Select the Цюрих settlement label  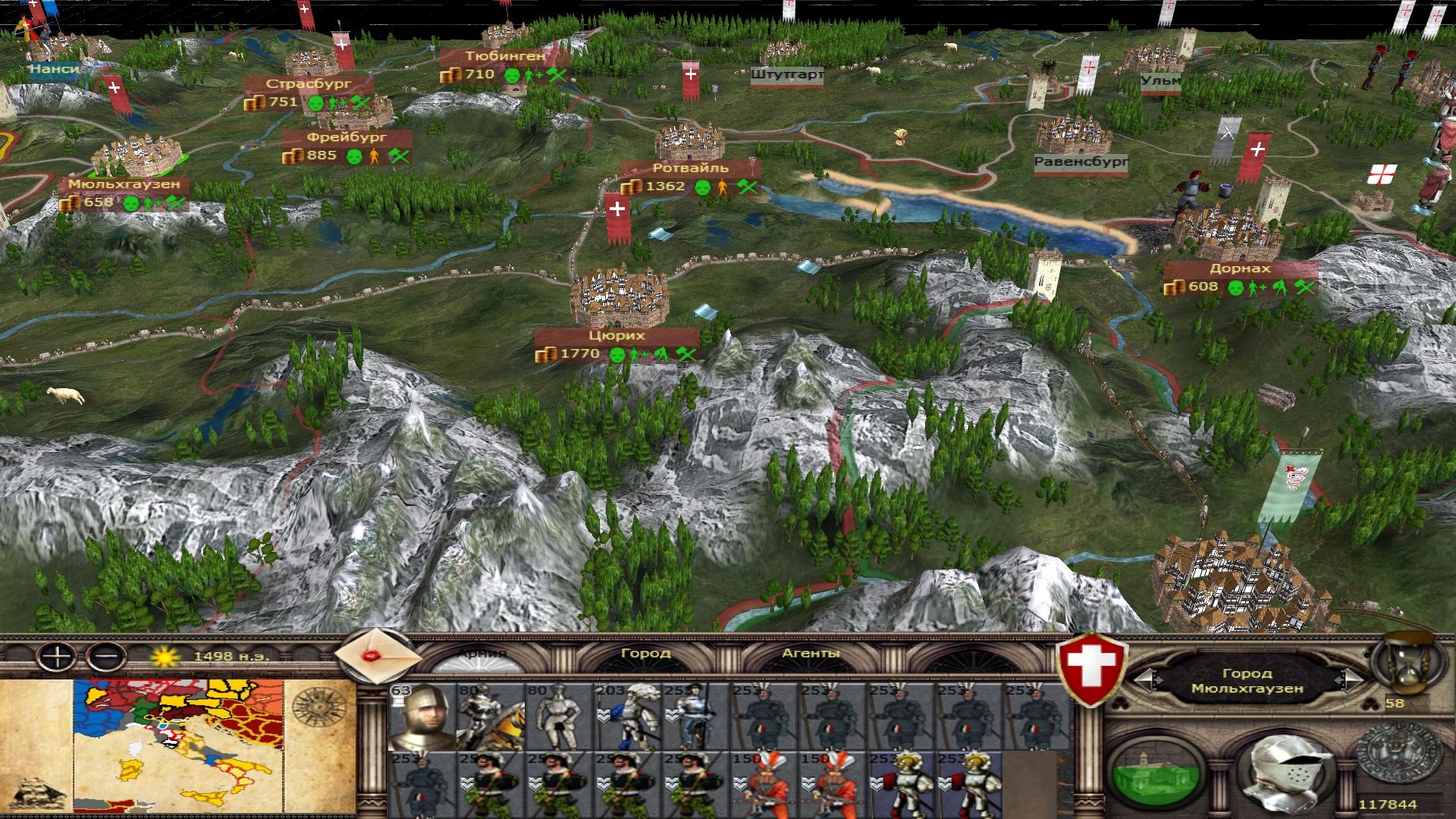(x=617, y=336)
